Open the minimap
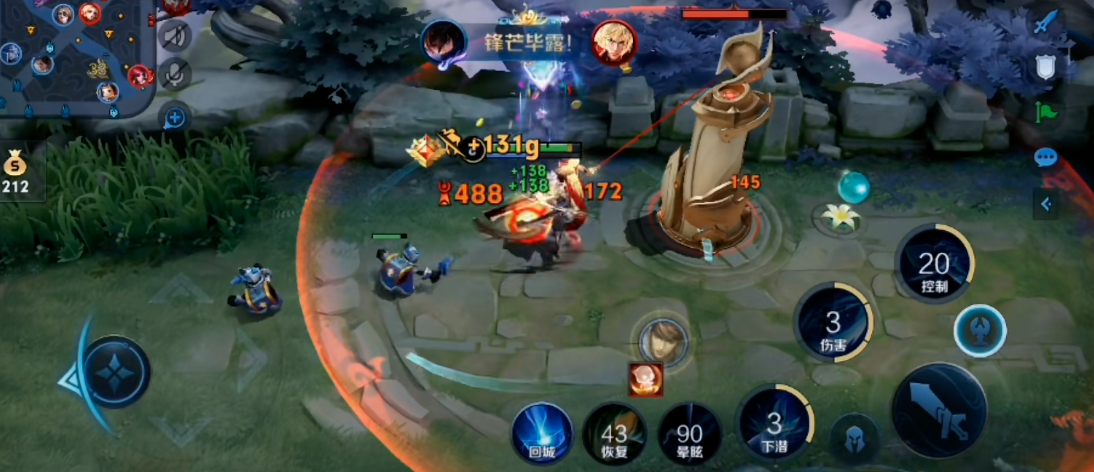Viewport: 1094px width, 472px height. [x=75, y=55]
